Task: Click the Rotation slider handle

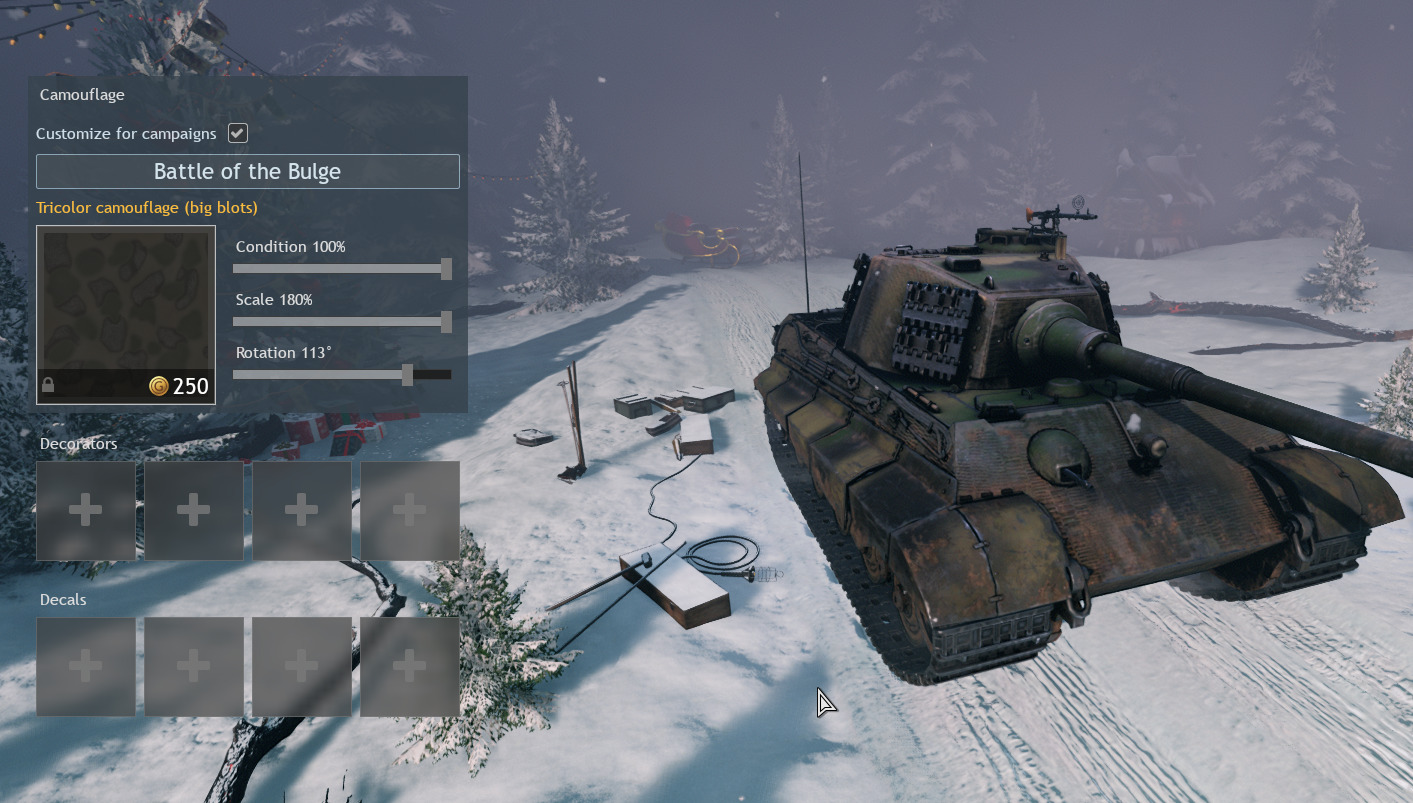Action: coord(407,375)
